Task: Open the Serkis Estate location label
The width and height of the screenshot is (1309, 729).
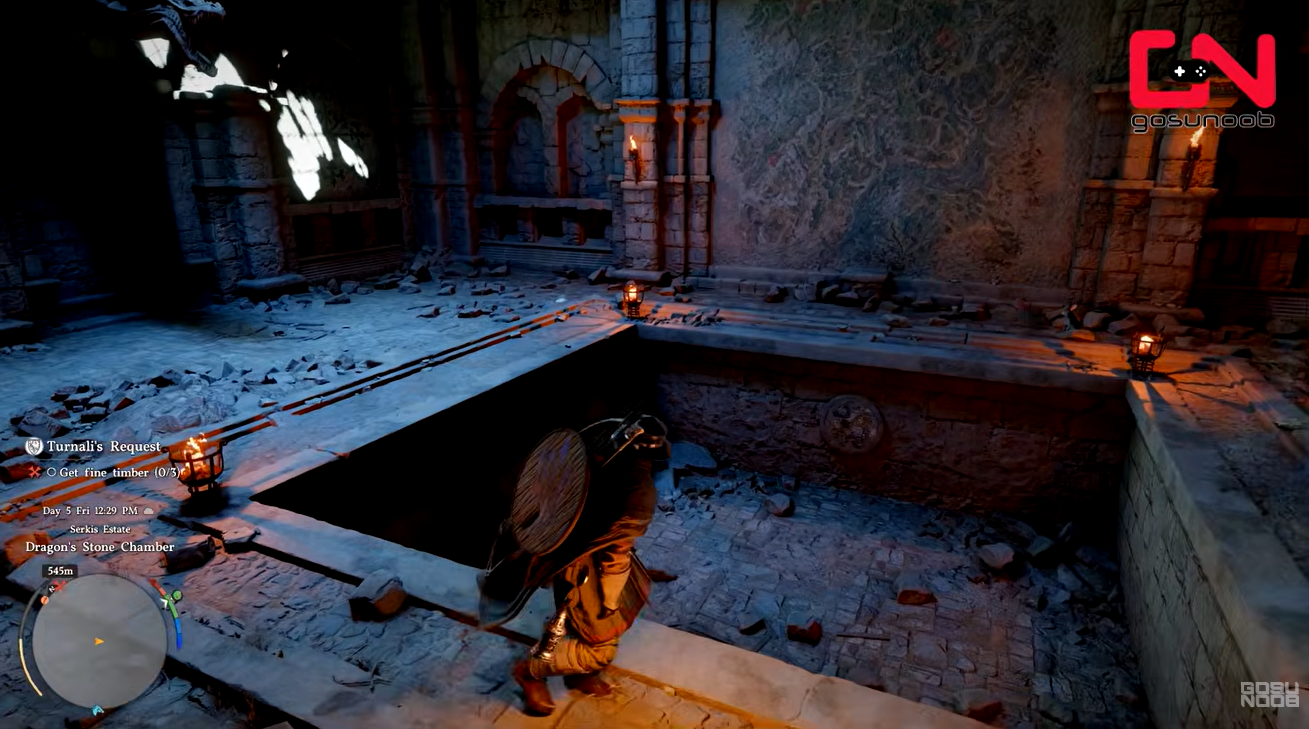Action: tap(99, 529)
